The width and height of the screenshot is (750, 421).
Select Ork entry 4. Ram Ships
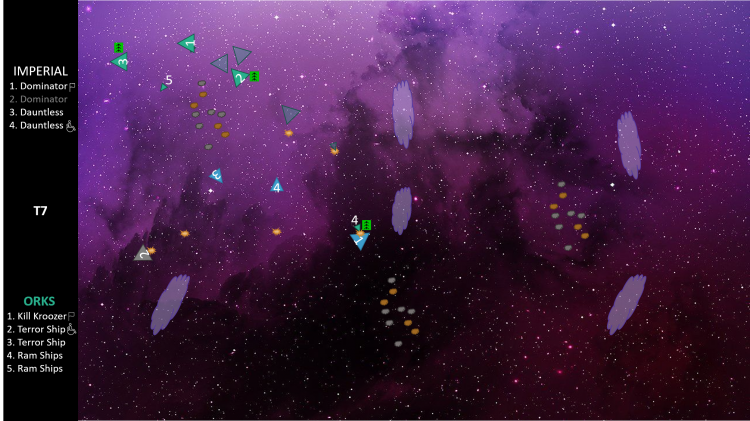click(x=34, y=355)
